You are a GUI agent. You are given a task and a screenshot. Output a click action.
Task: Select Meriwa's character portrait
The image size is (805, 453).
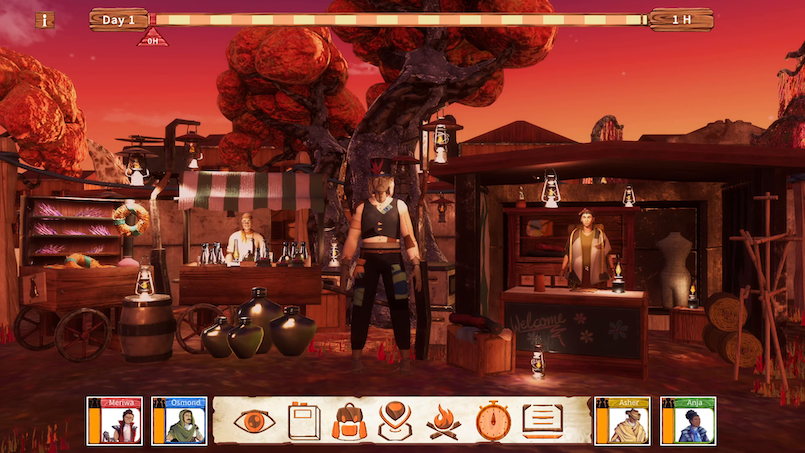click(x=114, y=421)
